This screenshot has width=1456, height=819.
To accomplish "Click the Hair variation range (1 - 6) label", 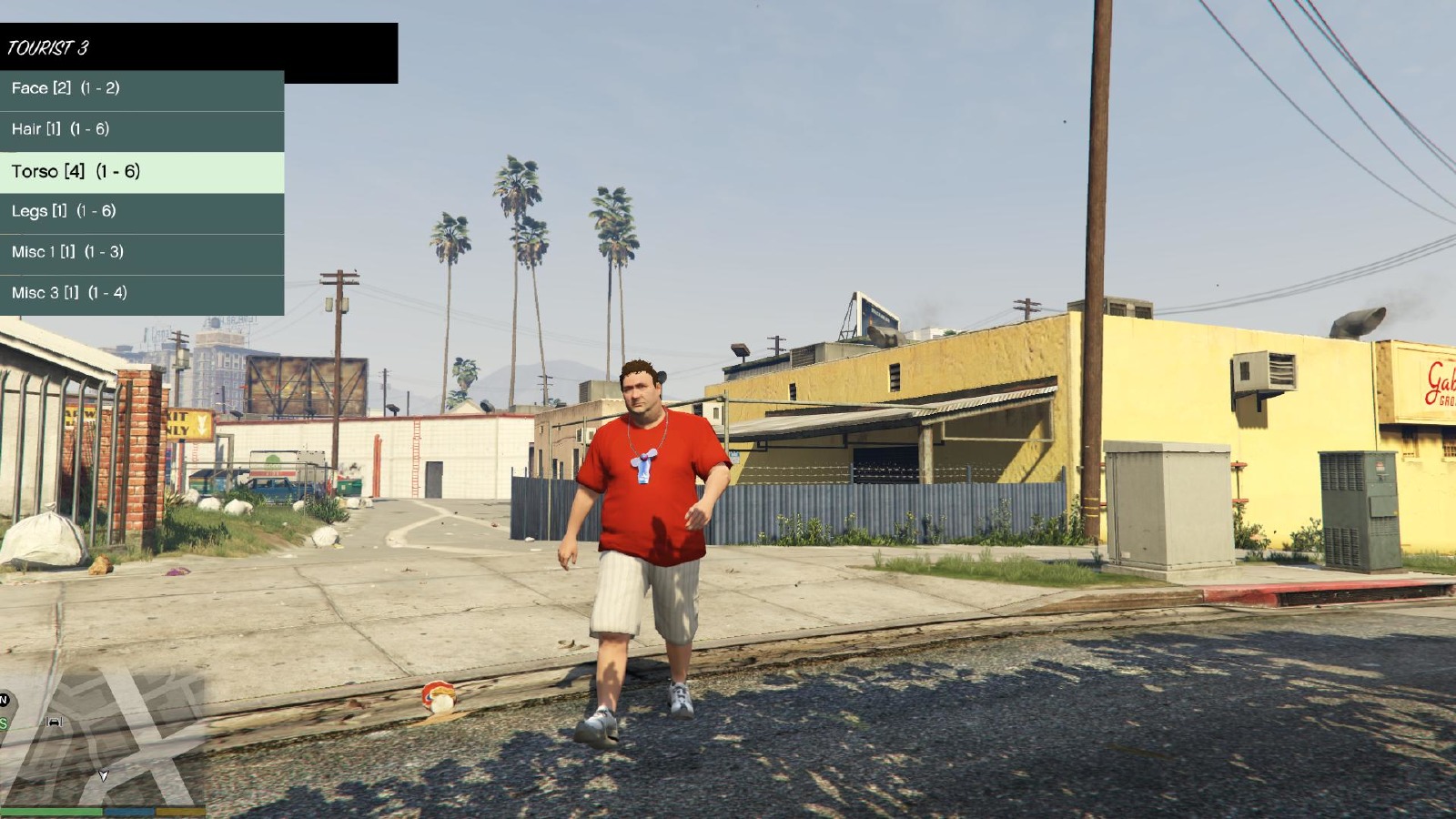I will pyautogui.click(x=91, y=129).
